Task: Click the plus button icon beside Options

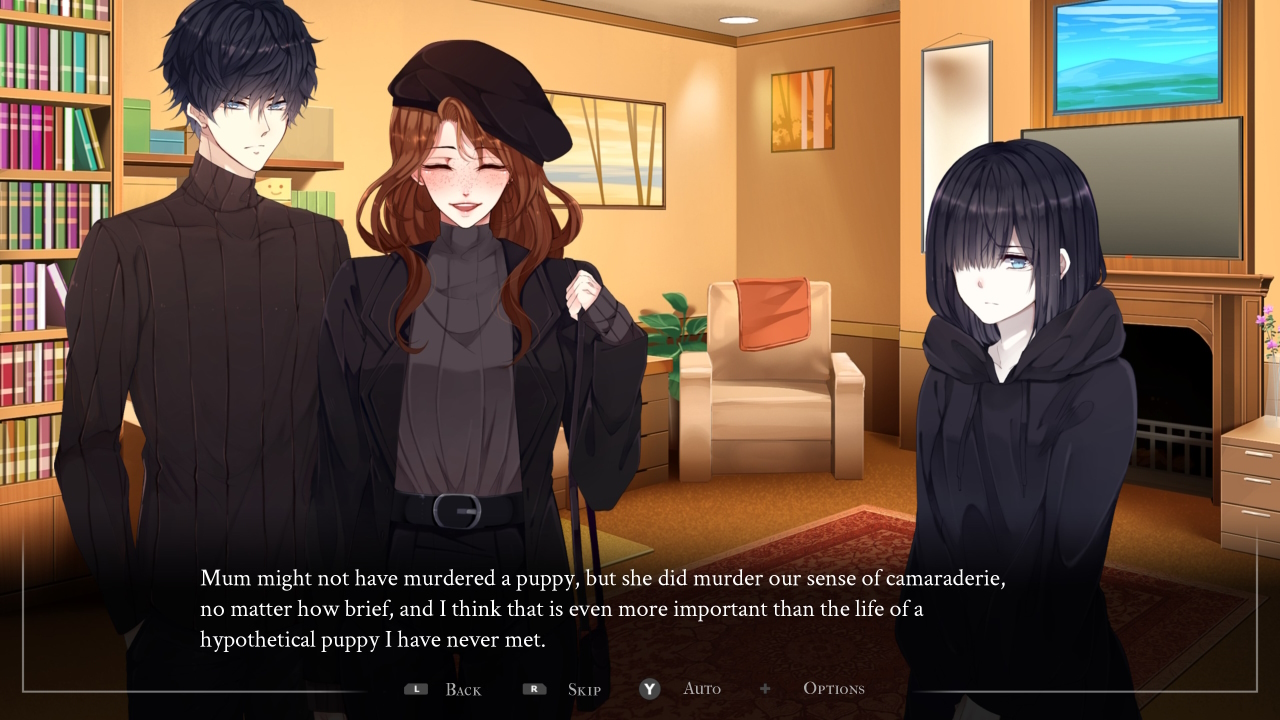Action: pyautogui.click(x=765, y=688)
